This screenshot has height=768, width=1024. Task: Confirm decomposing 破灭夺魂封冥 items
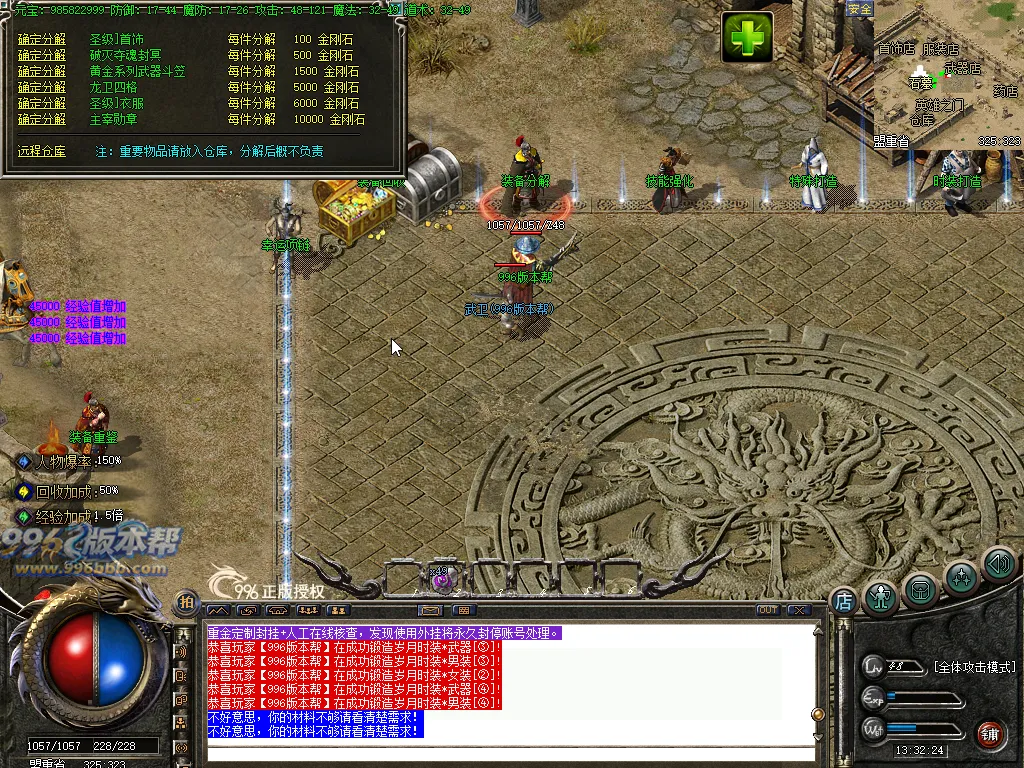tap(41, 55)
